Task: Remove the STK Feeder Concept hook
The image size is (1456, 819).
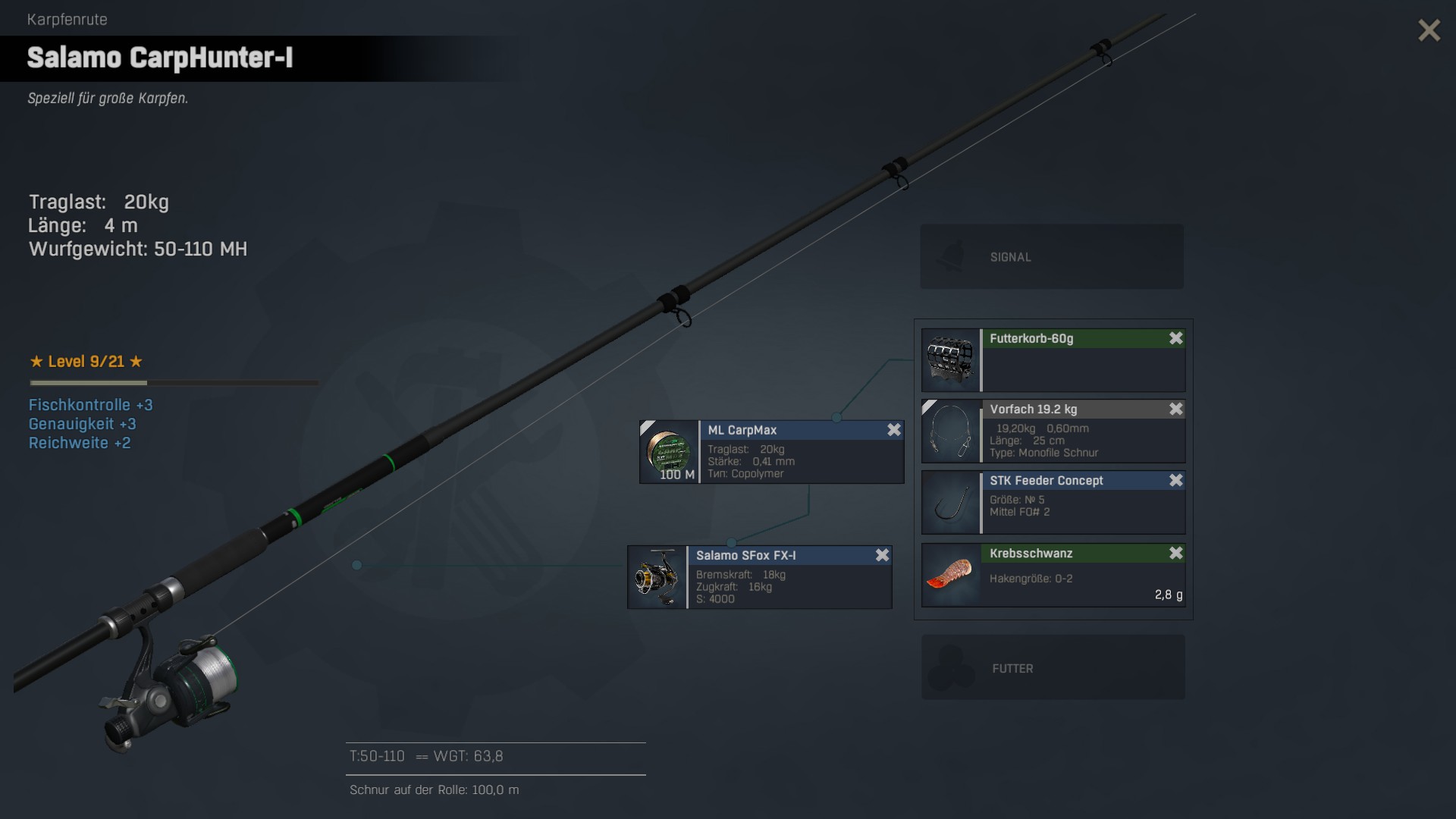Action: click(x=1176, y=481)
